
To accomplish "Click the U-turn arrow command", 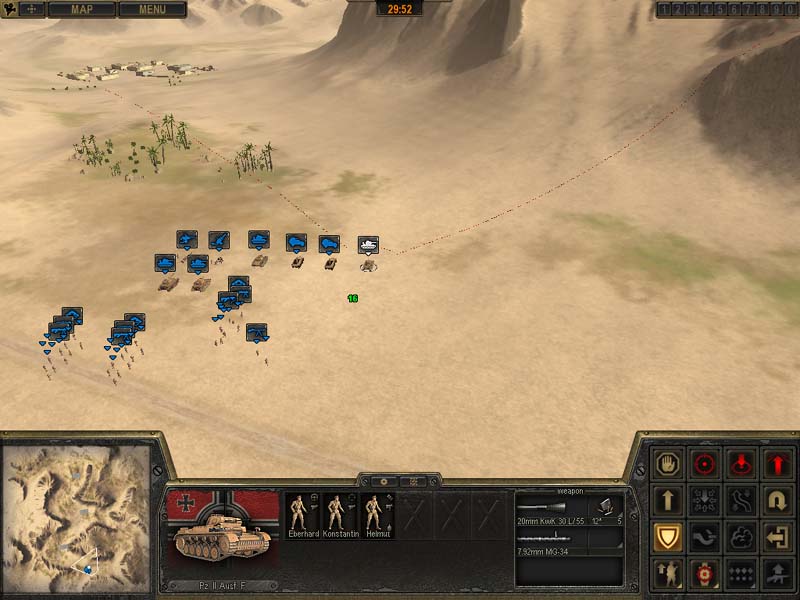I will pos(778,500).
